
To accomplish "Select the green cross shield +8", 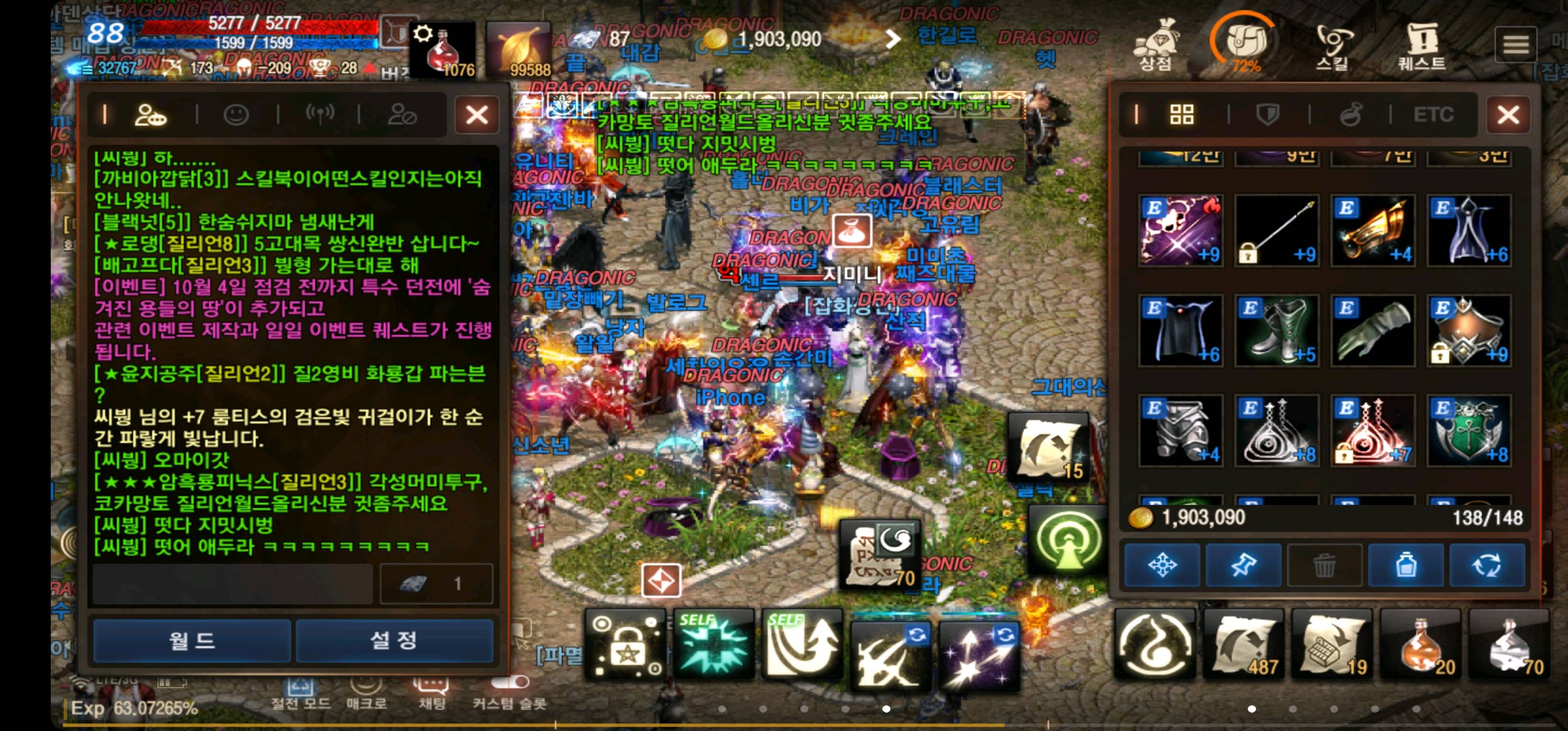I will 1469,430.
